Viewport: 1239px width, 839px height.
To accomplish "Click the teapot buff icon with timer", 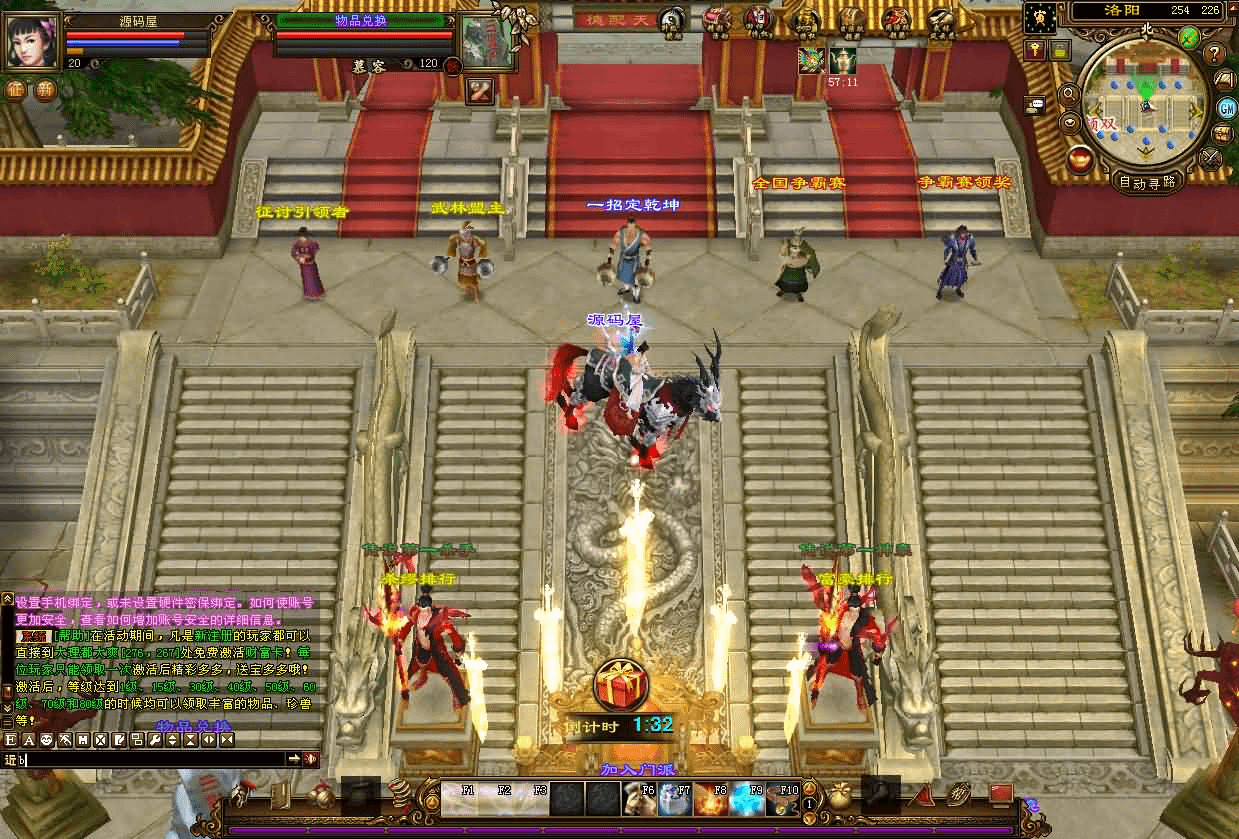I will click(x=842, y=60).
